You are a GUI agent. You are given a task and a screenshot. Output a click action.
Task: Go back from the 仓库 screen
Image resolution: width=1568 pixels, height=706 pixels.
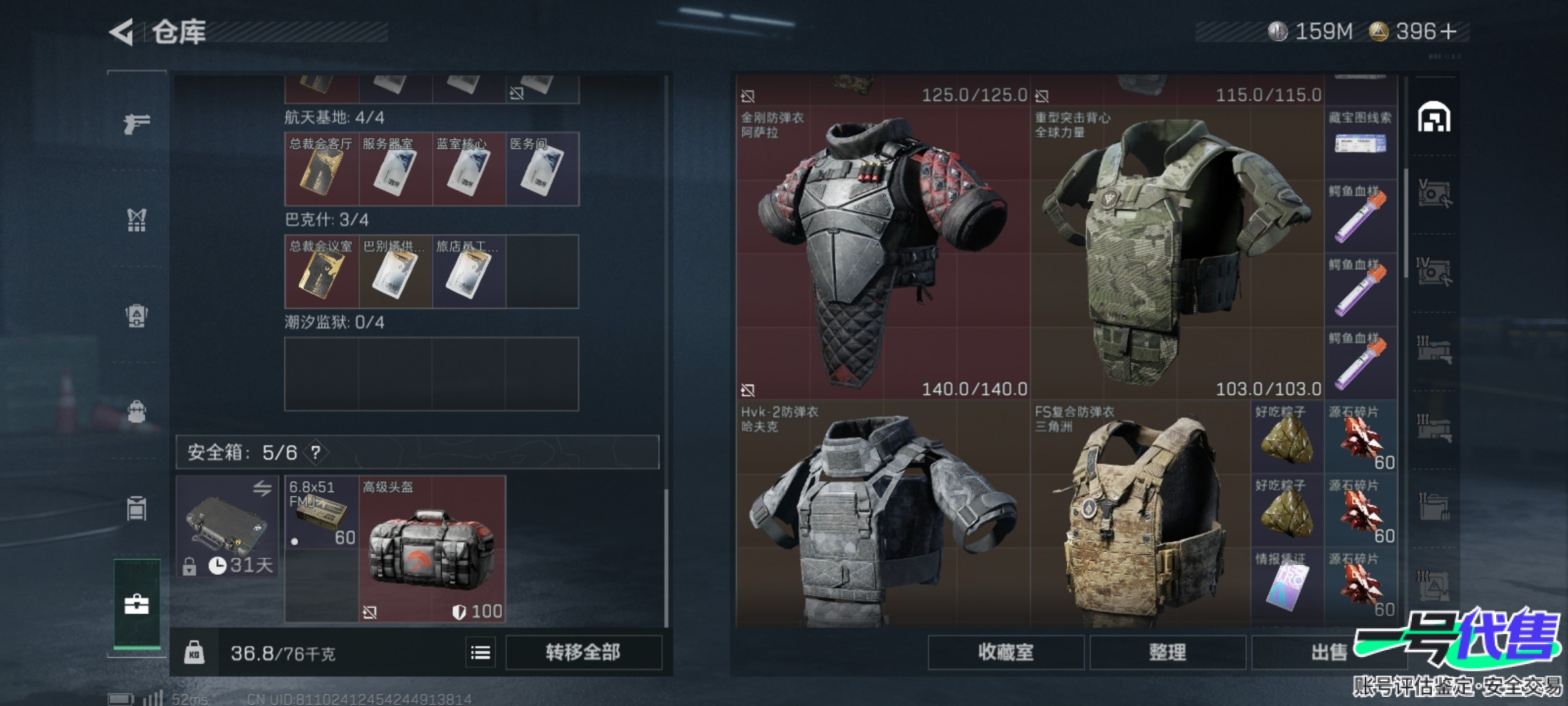click(122, 32)
